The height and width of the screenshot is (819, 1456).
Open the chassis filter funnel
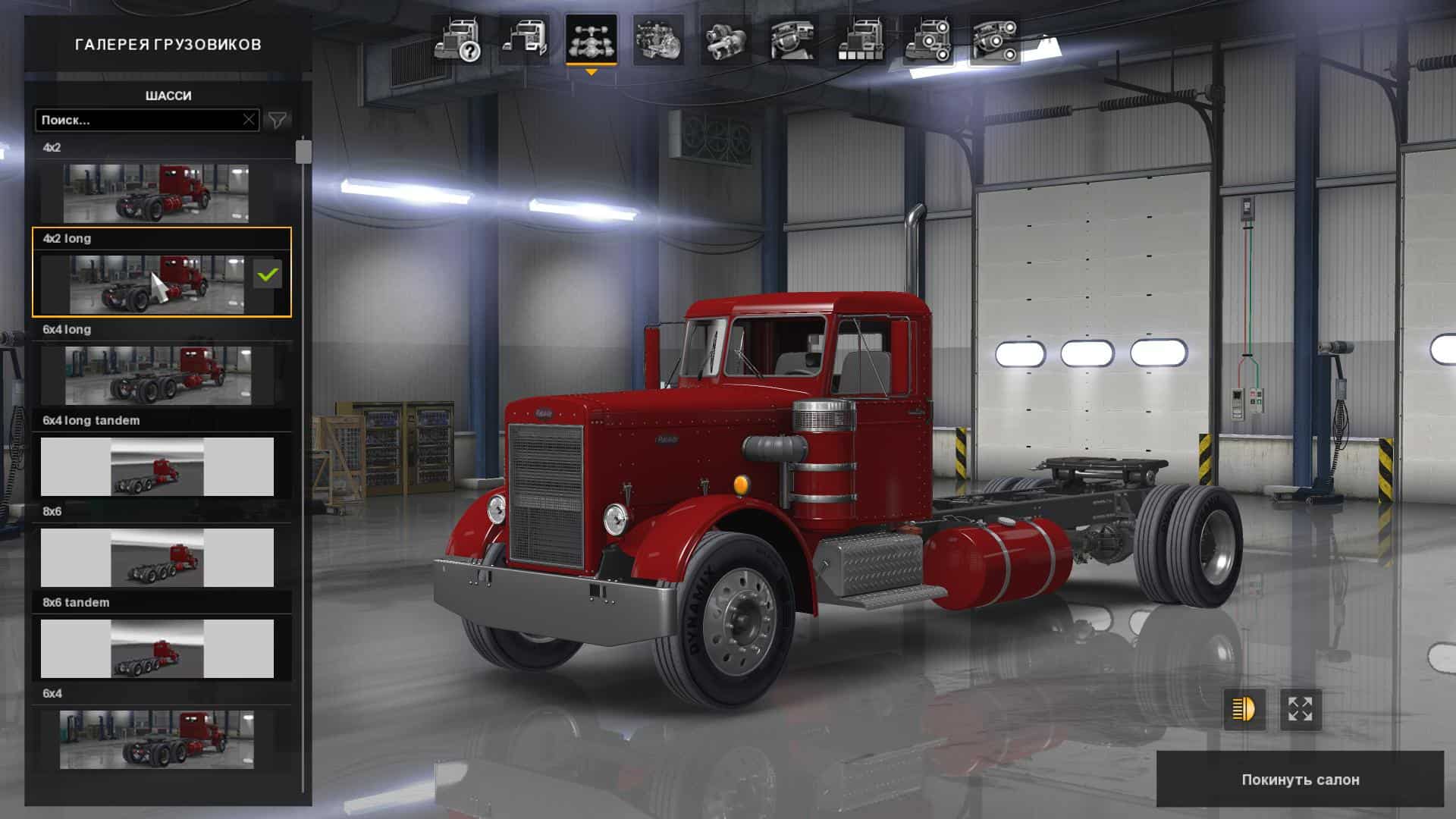pyautogui.click(x=278, y=120)
